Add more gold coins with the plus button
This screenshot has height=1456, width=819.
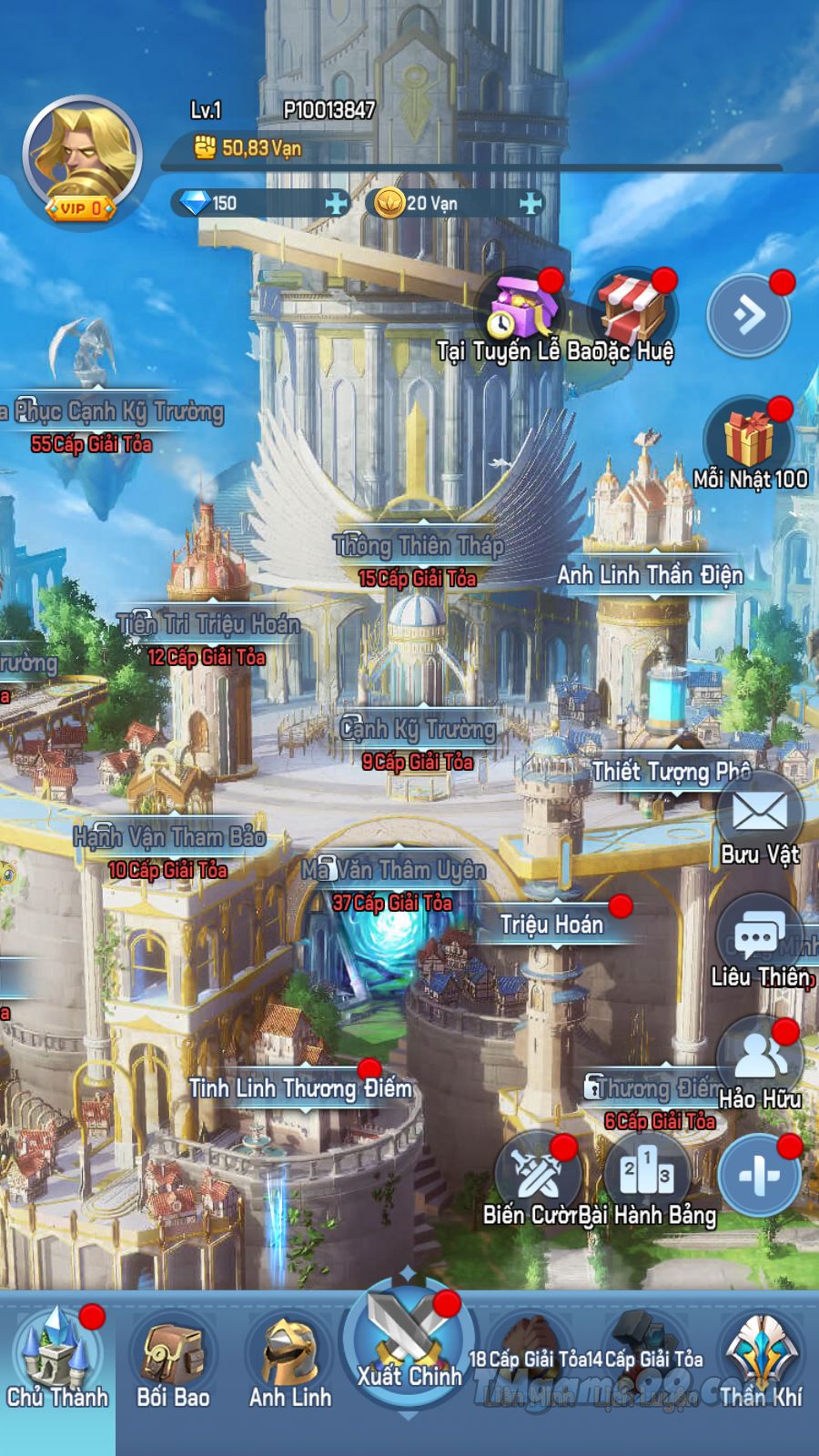[531, 203]
